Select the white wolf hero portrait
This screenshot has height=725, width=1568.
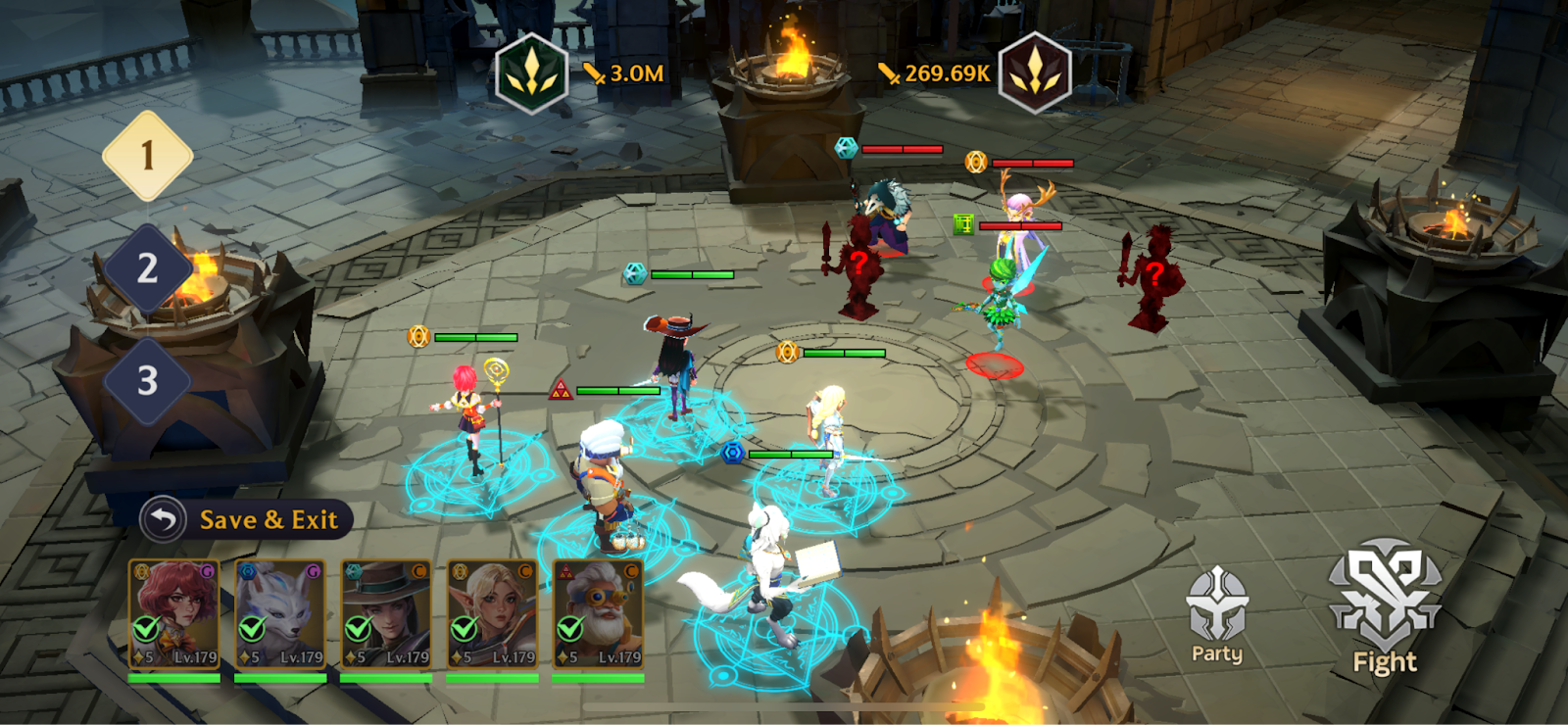point(280,614)
